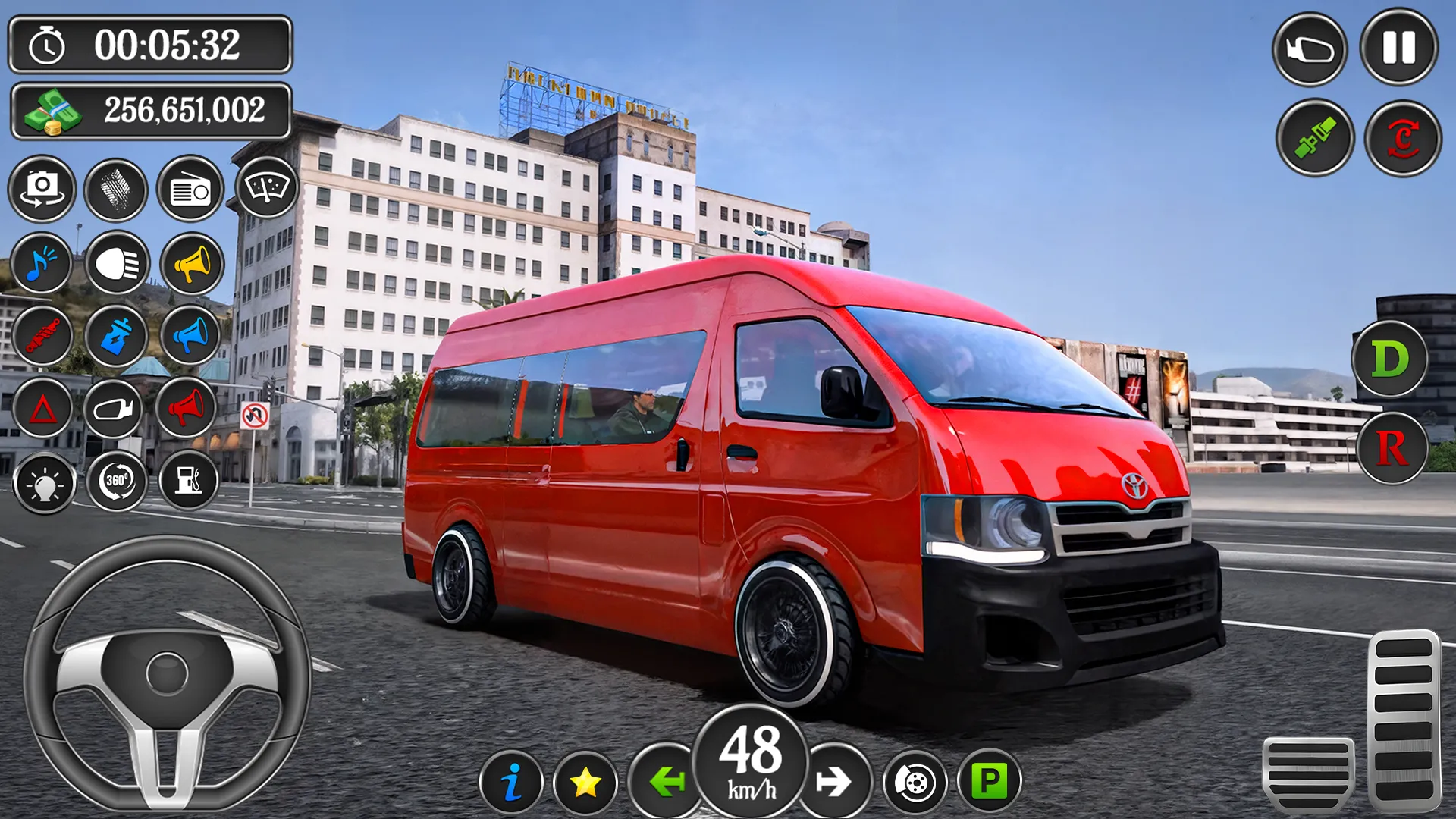This screenshot has width=1456, height=819.
Task: Open the fuel pump option
Action: pos(190,482)
